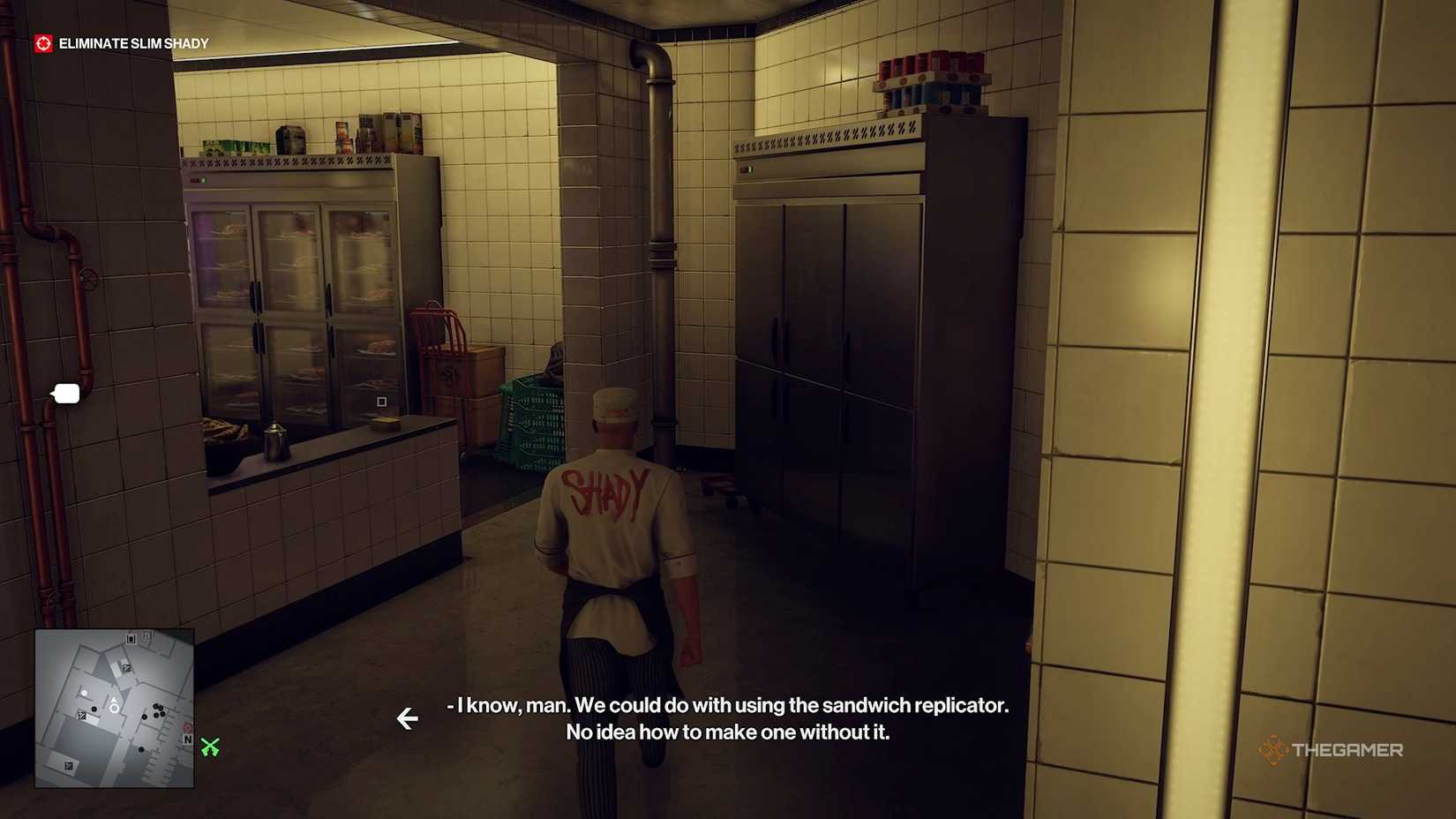The image size is (1456, 819).
Task: Click the subtitle line about the sandwich replicator
Action: coord(726,705)
